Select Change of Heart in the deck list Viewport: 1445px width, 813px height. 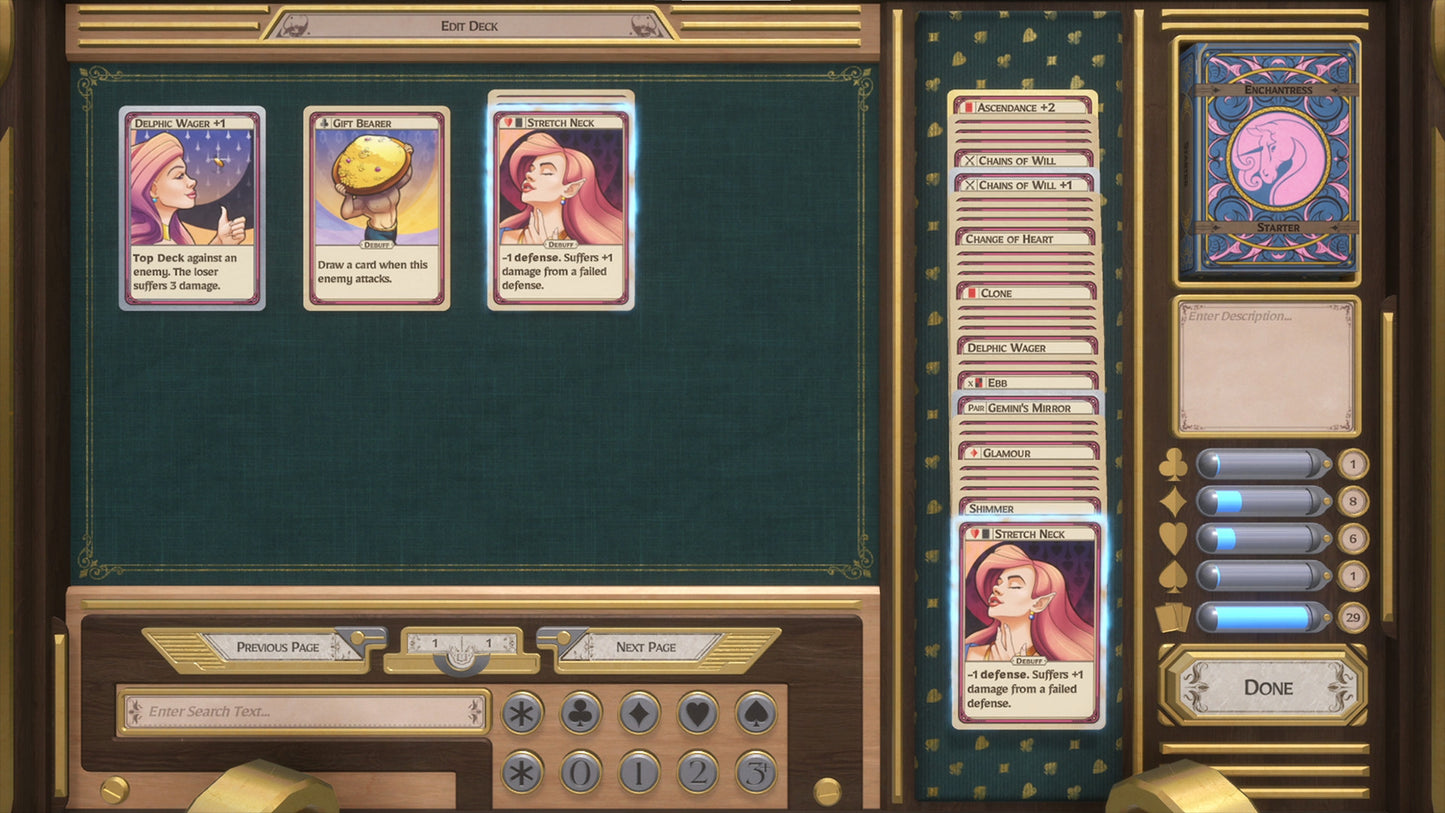(1026, 239)
